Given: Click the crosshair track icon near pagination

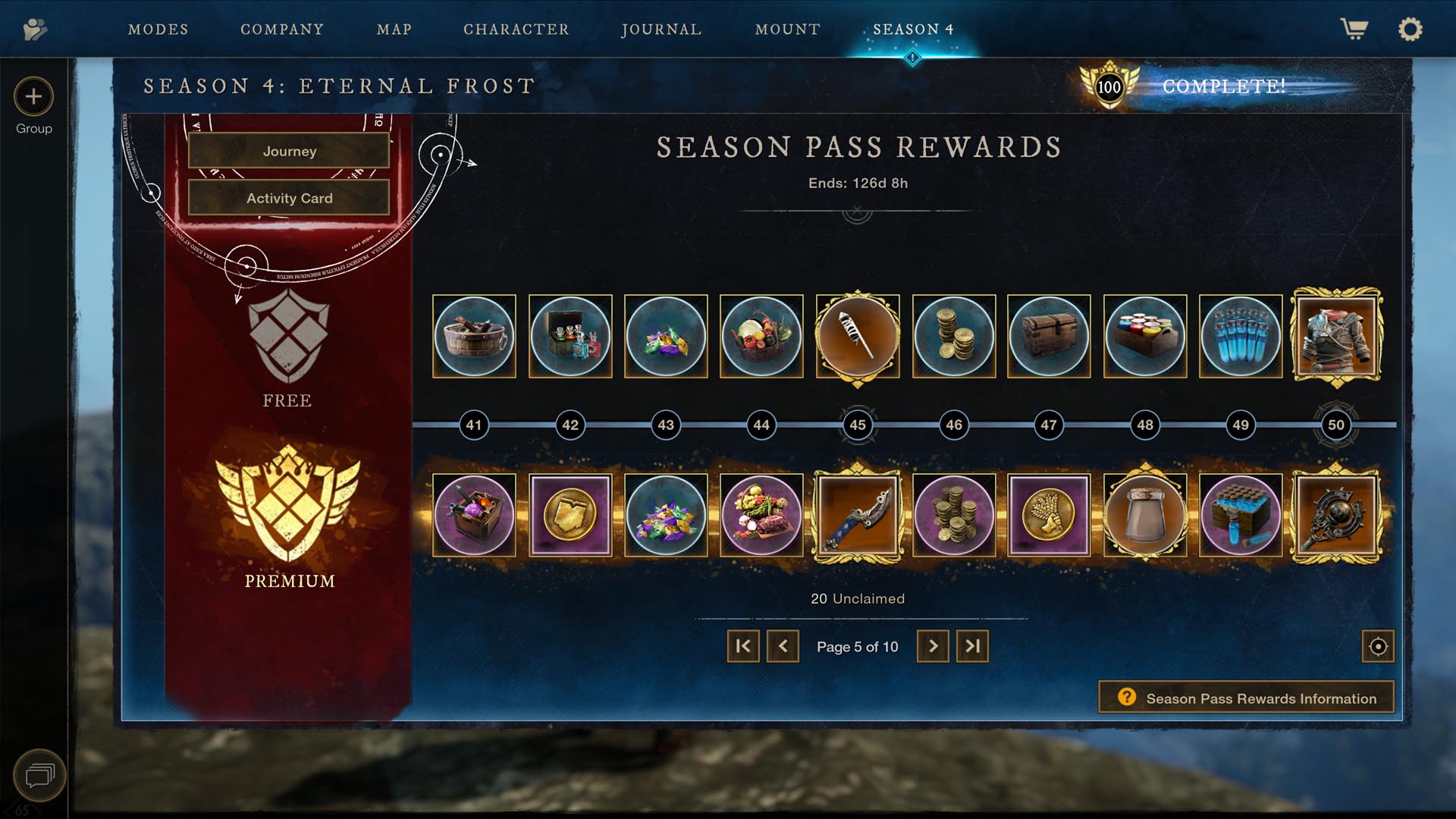Looking at the screenshot, I should pos(1378,646).
